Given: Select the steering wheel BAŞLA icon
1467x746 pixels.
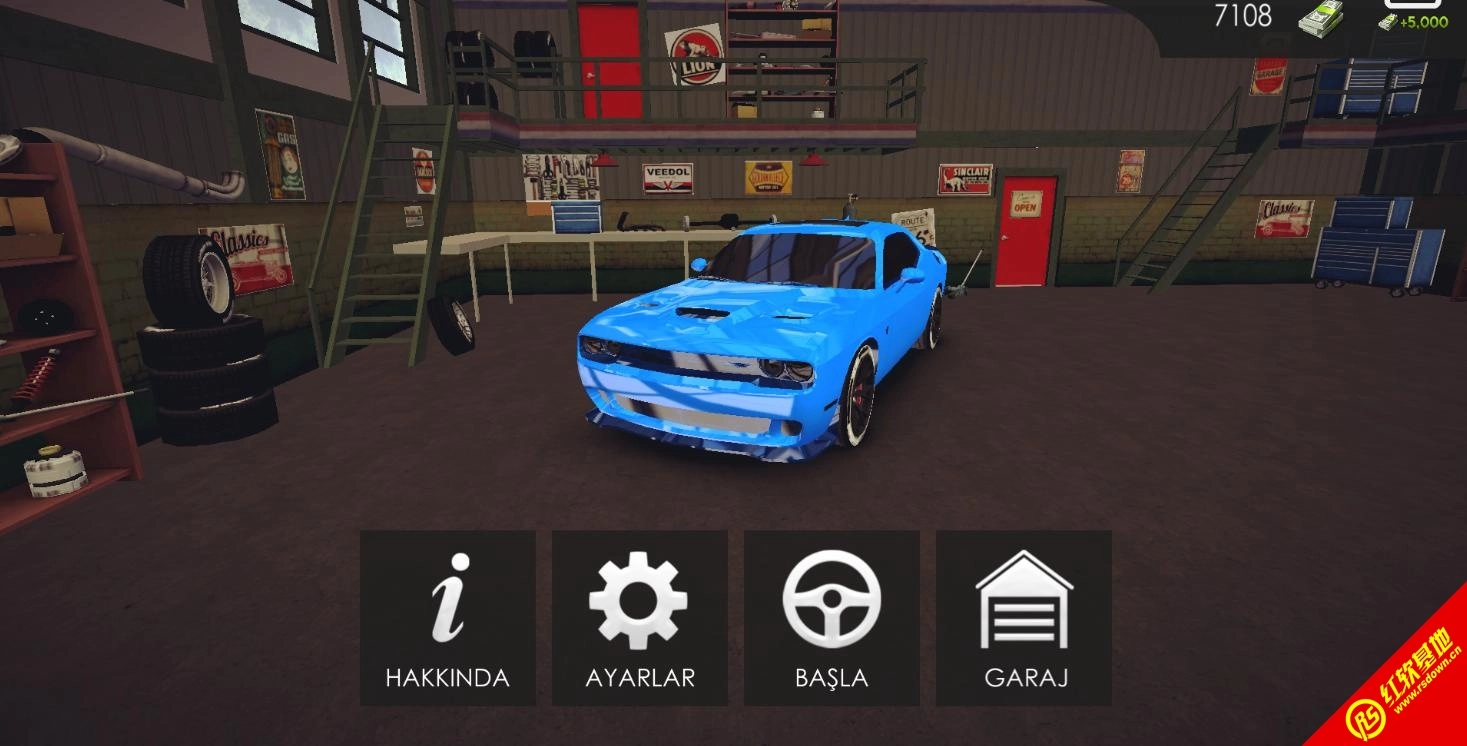Looking at the screenshot, I should tap(832, 600).
